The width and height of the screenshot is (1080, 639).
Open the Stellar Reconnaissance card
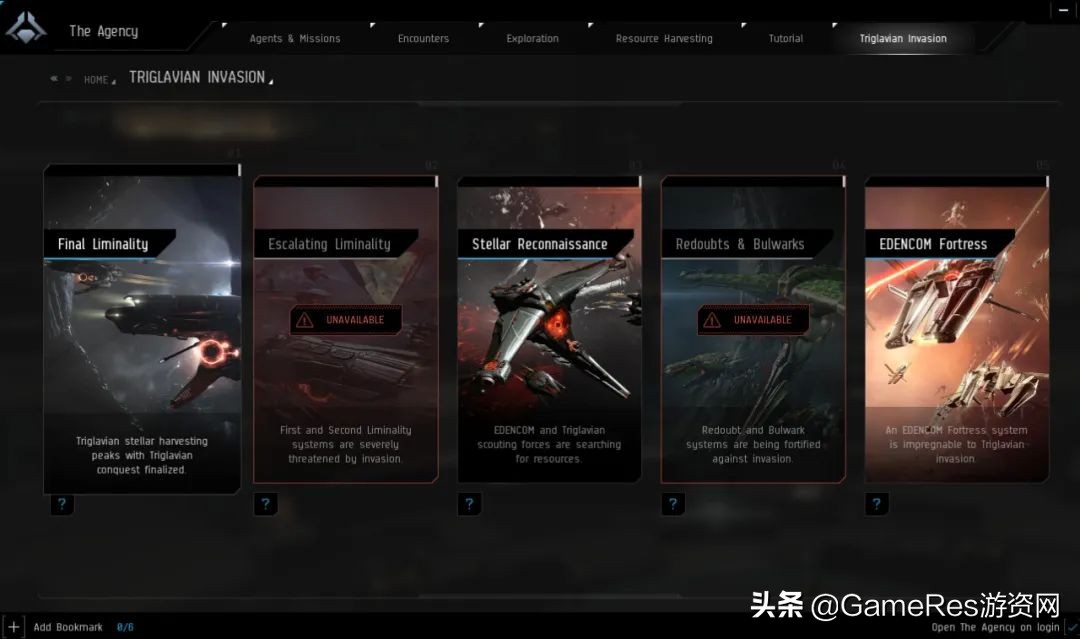(x=549, y=330)
